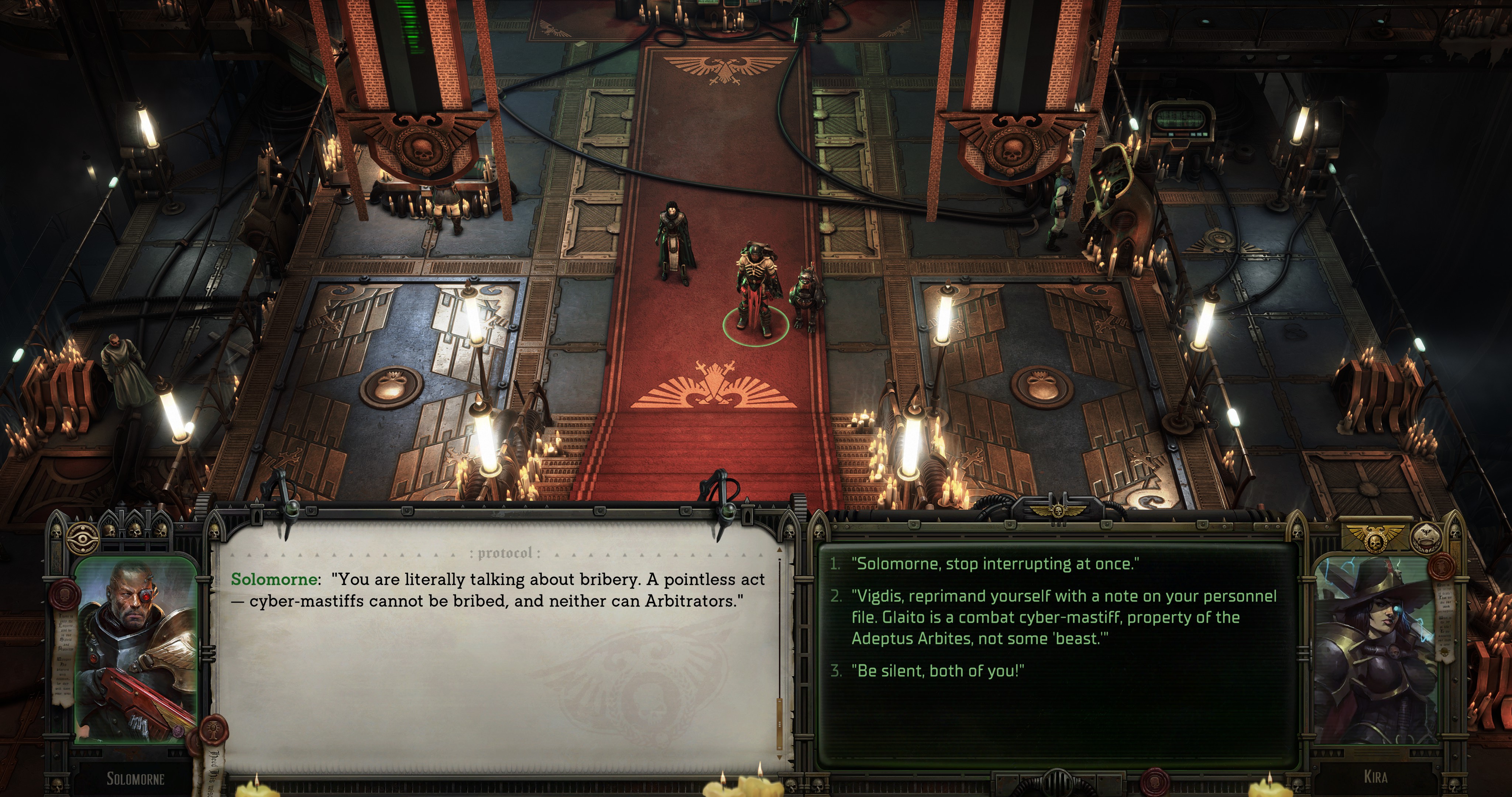This screenshot has height=797, width=1512.
Task: Click Kira's character portrait
Action: point(1374,652)
